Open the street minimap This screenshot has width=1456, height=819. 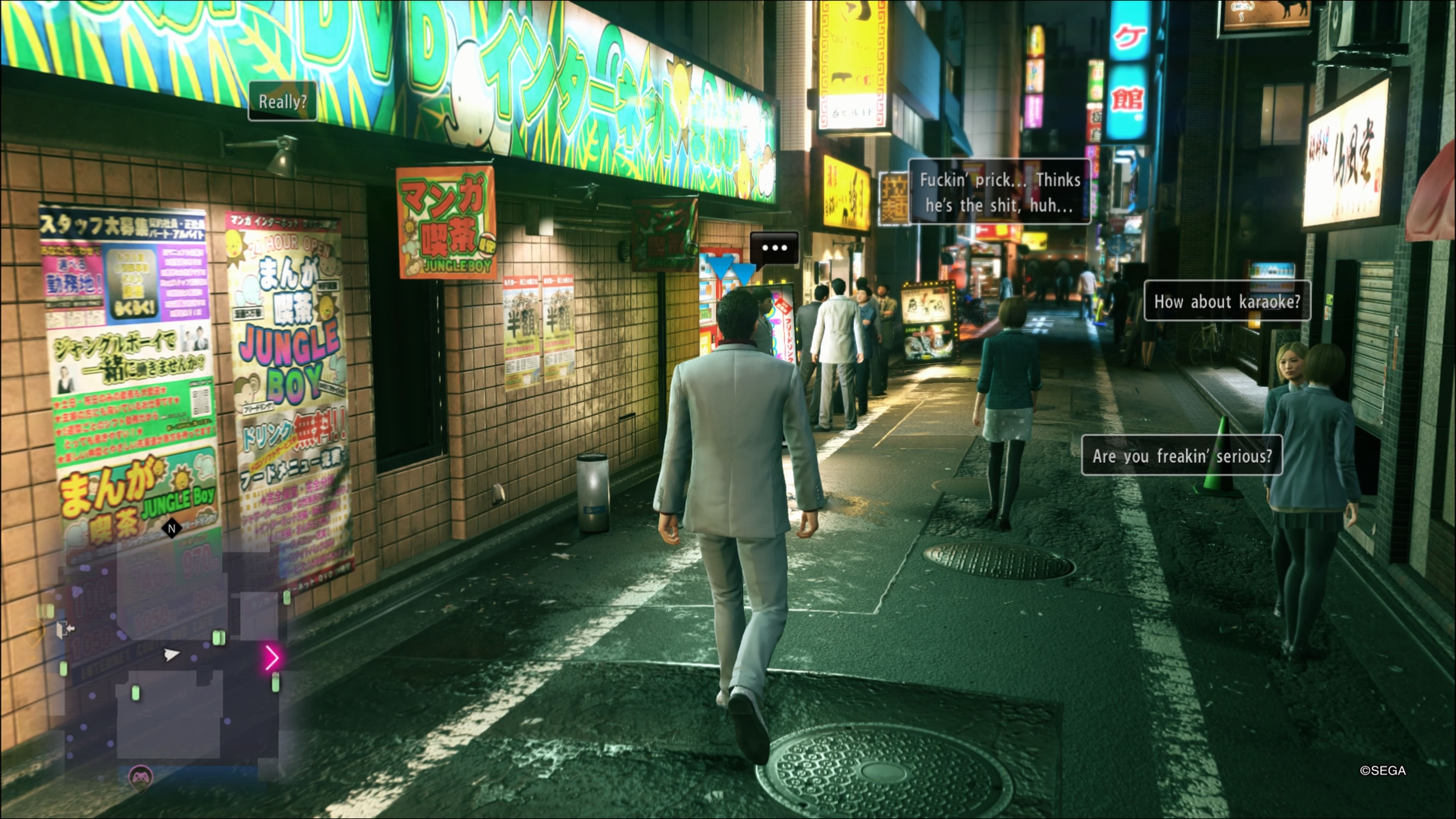pos(169,656)
